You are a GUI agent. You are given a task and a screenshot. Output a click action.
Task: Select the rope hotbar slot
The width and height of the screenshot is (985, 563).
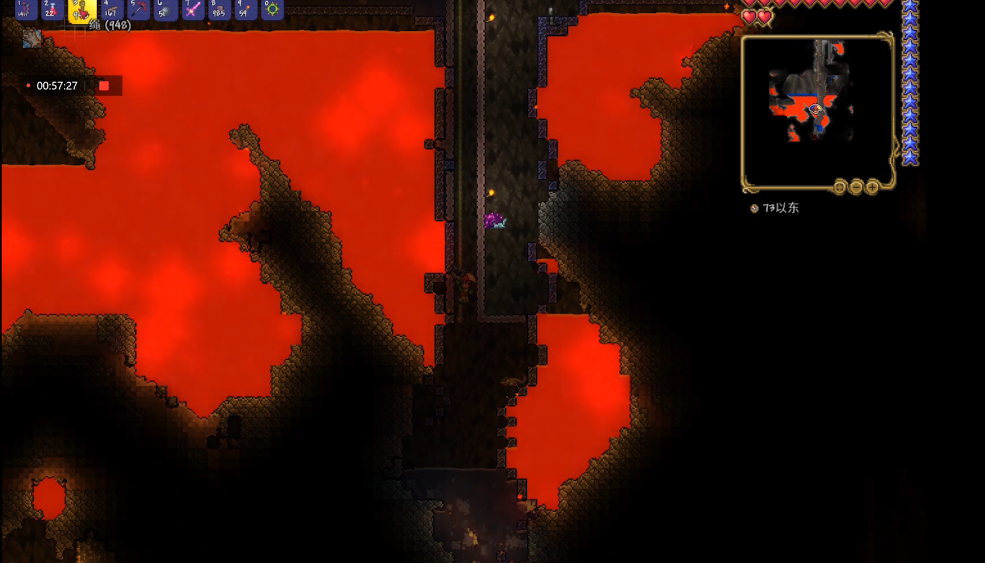(82, 11)
